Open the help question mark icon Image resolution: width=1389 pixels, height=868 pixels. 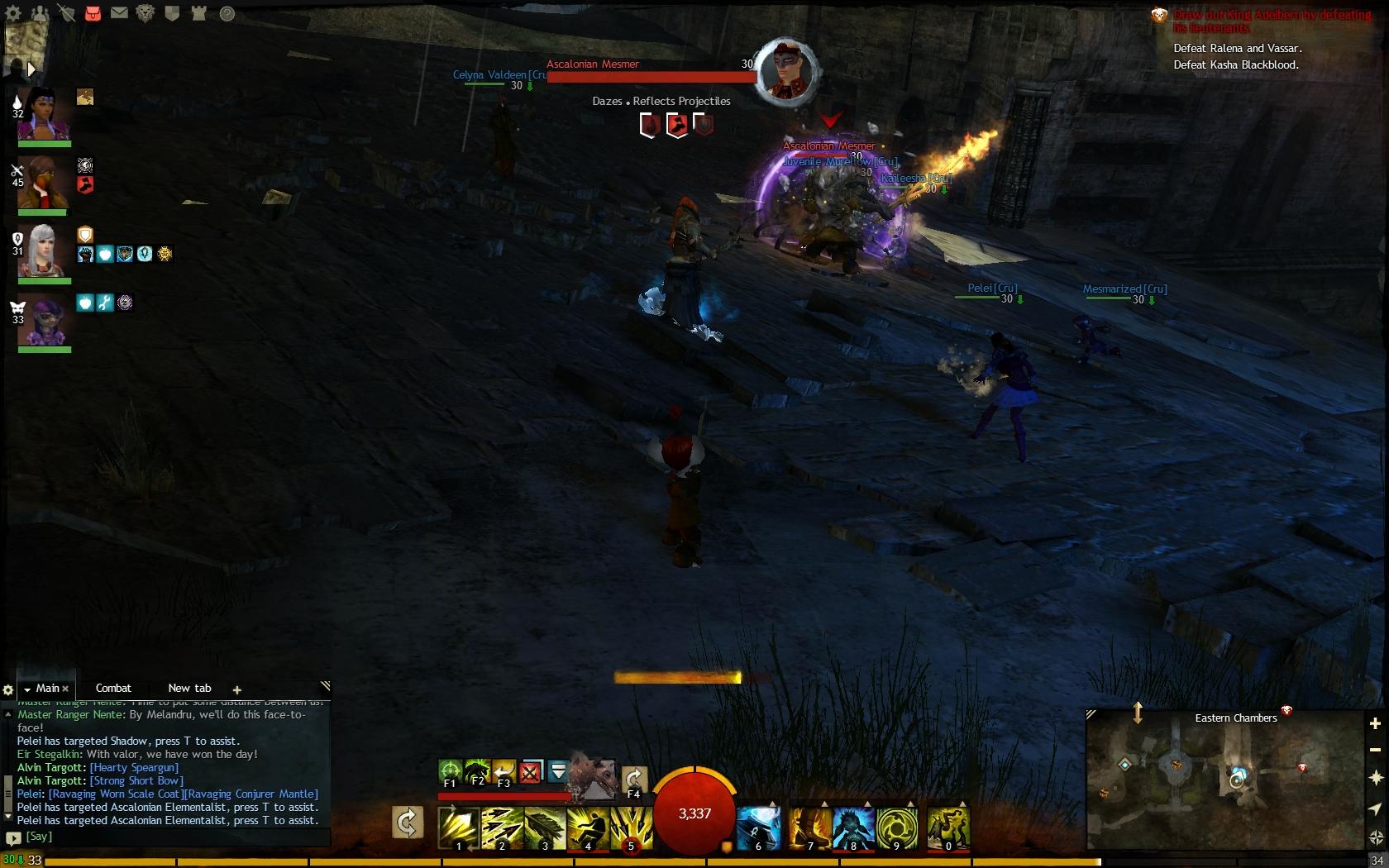click(227, 13)
